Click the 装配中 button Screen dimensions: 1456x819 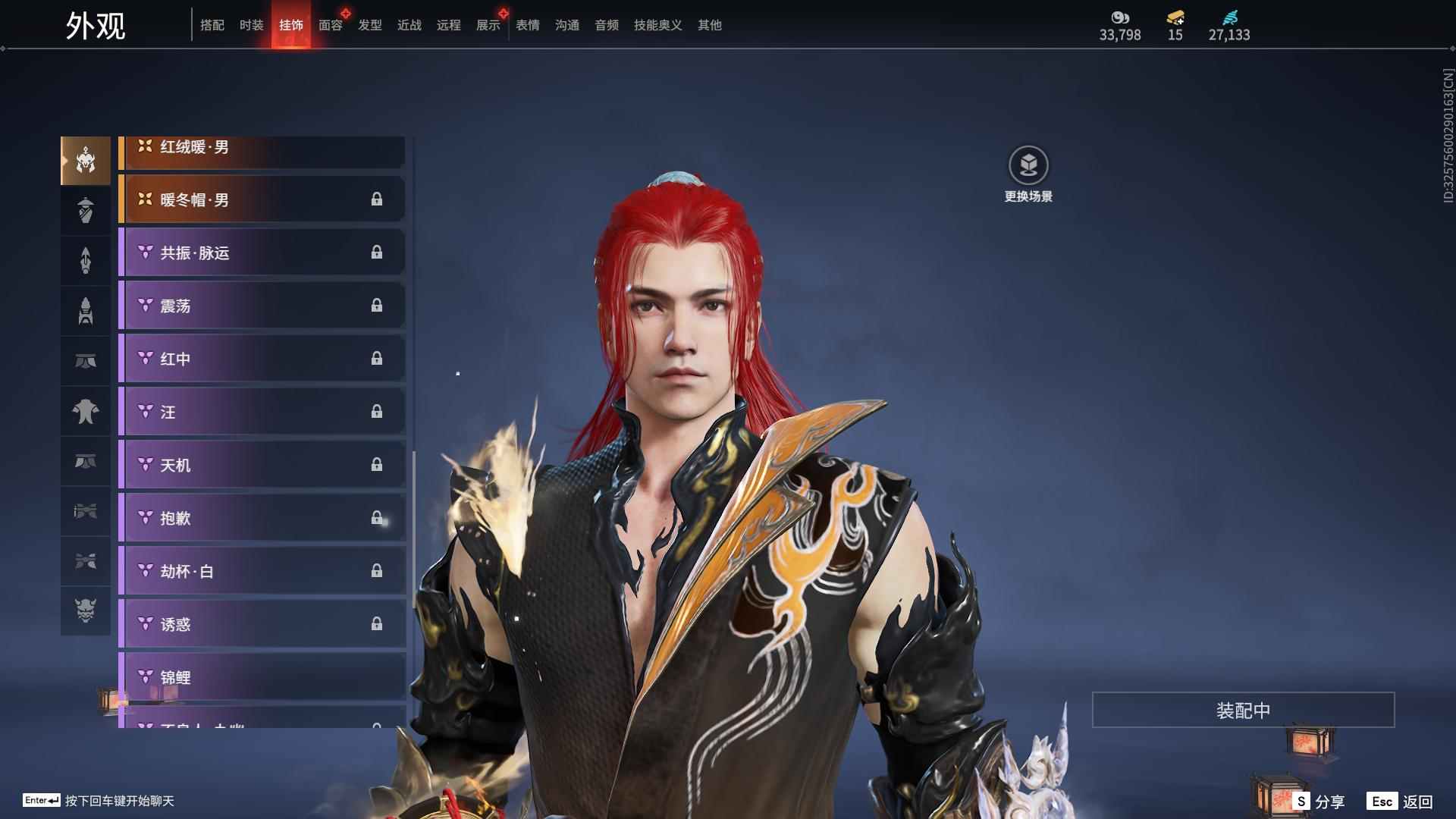(x=1243, y=710)
